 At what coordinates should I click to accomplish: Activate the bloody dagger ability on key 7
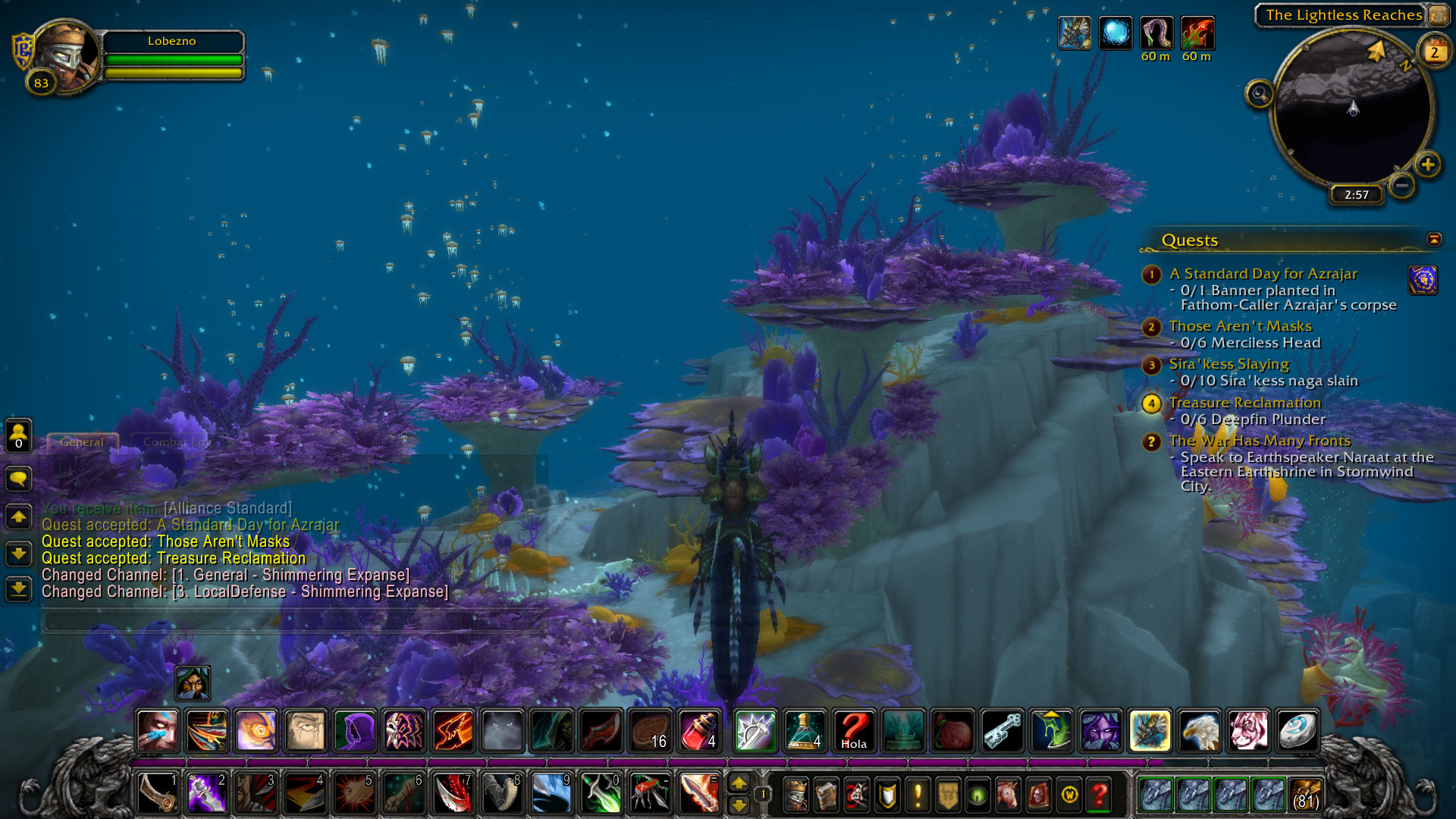click(453, 793)
